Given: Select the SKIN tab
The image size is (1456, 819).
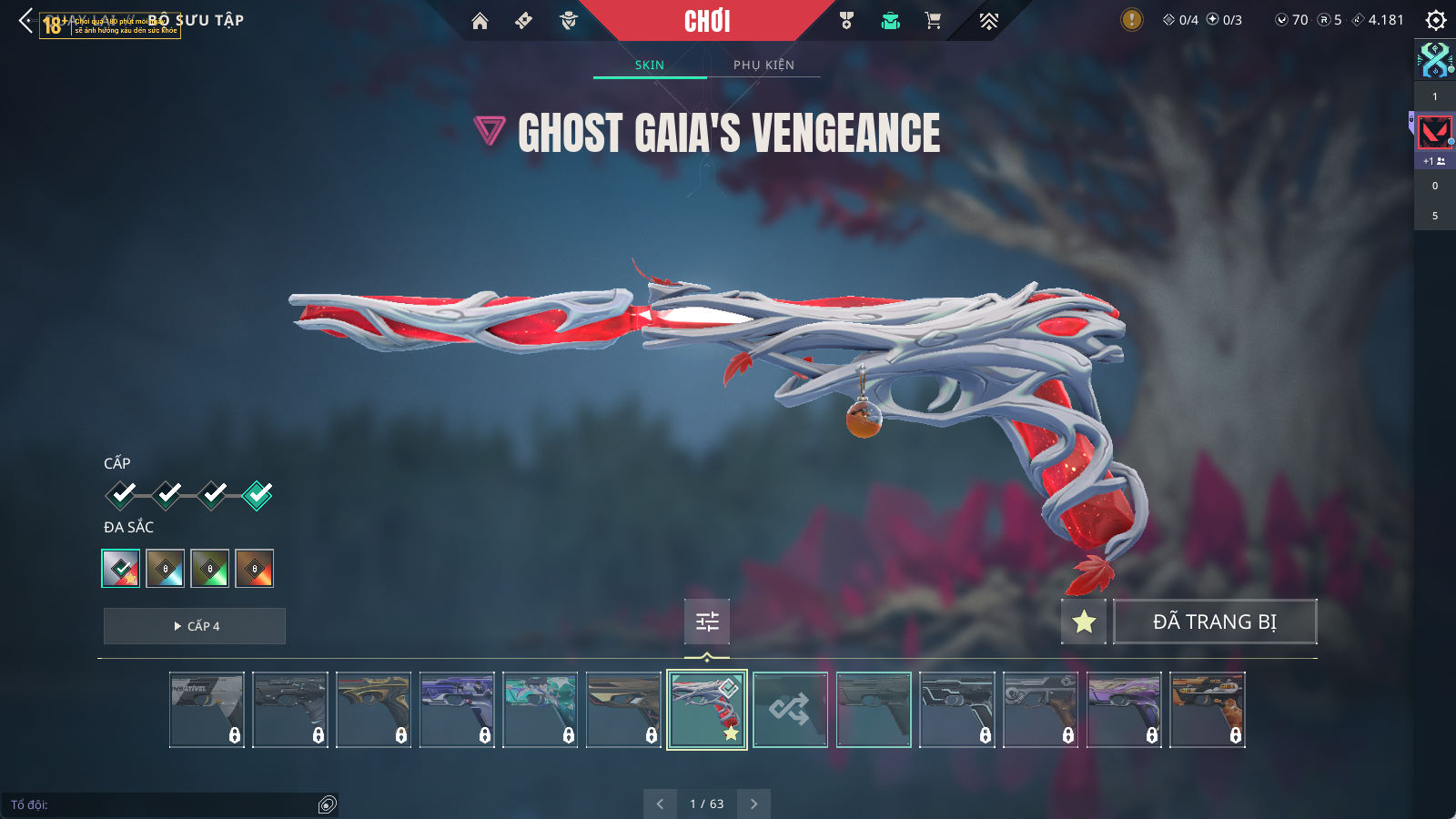Looking at the screenshot, I should point(650,65).
